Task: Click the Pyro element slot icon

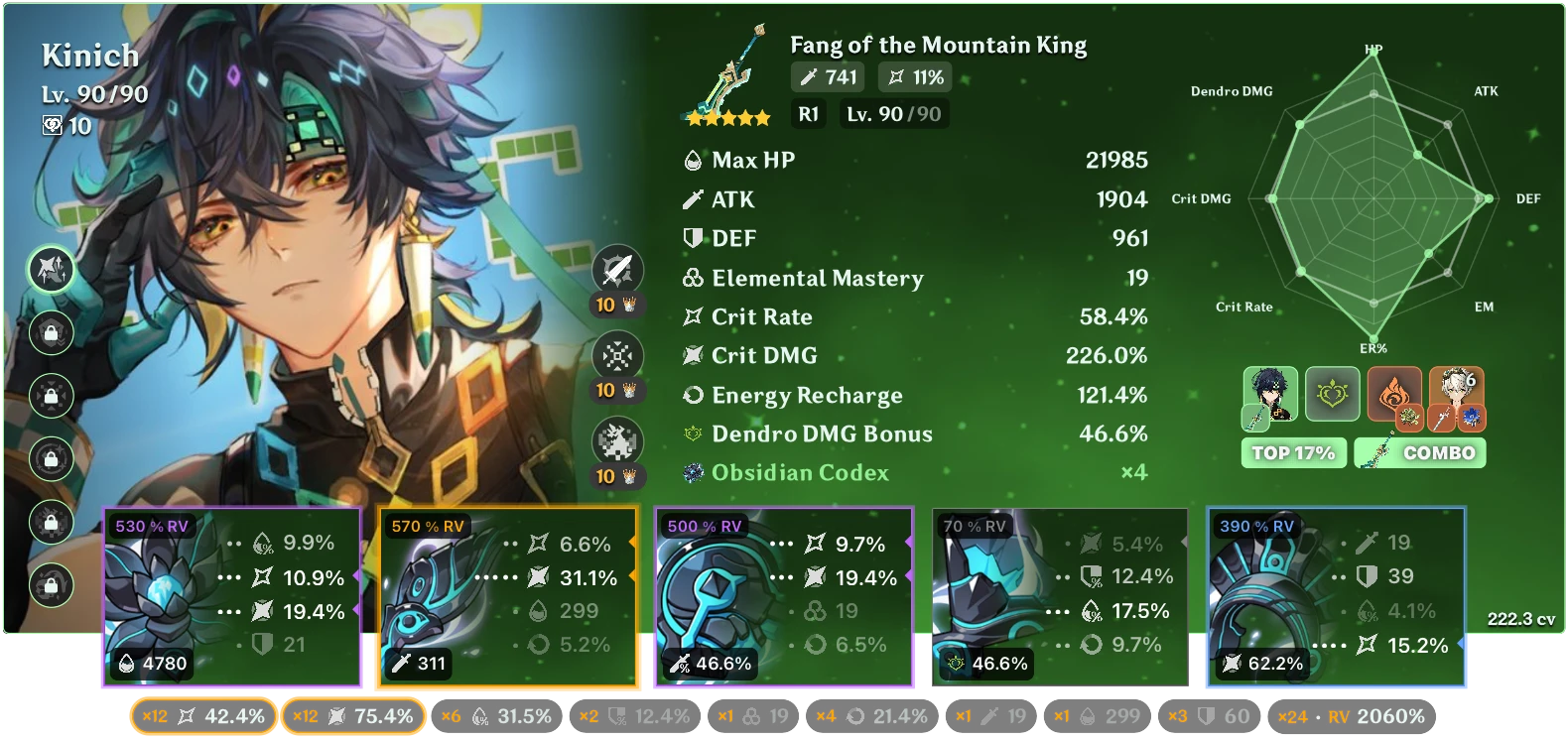Action: pyautogui.click(x=1394, y=395)
